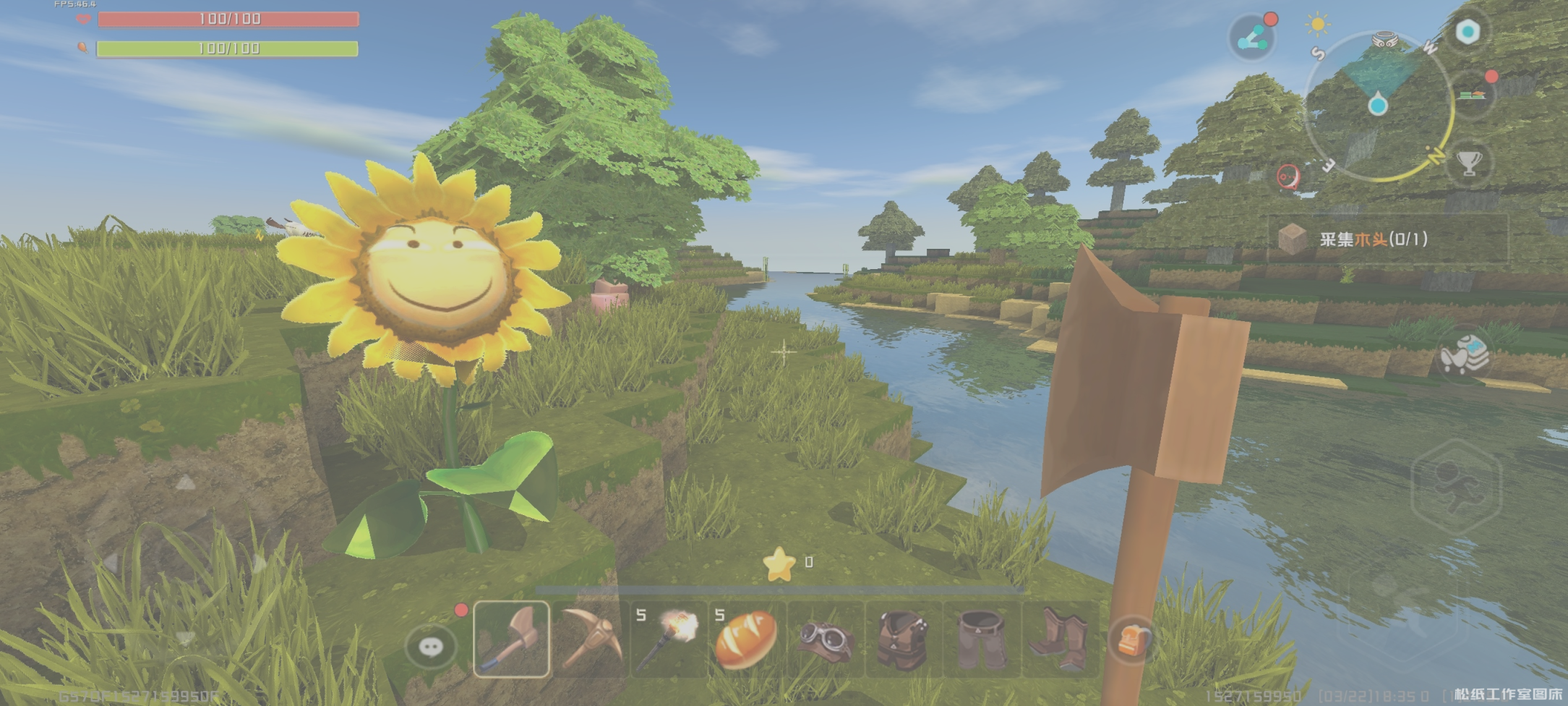Pick the goggles cap hotbar slot

point(825,639)
